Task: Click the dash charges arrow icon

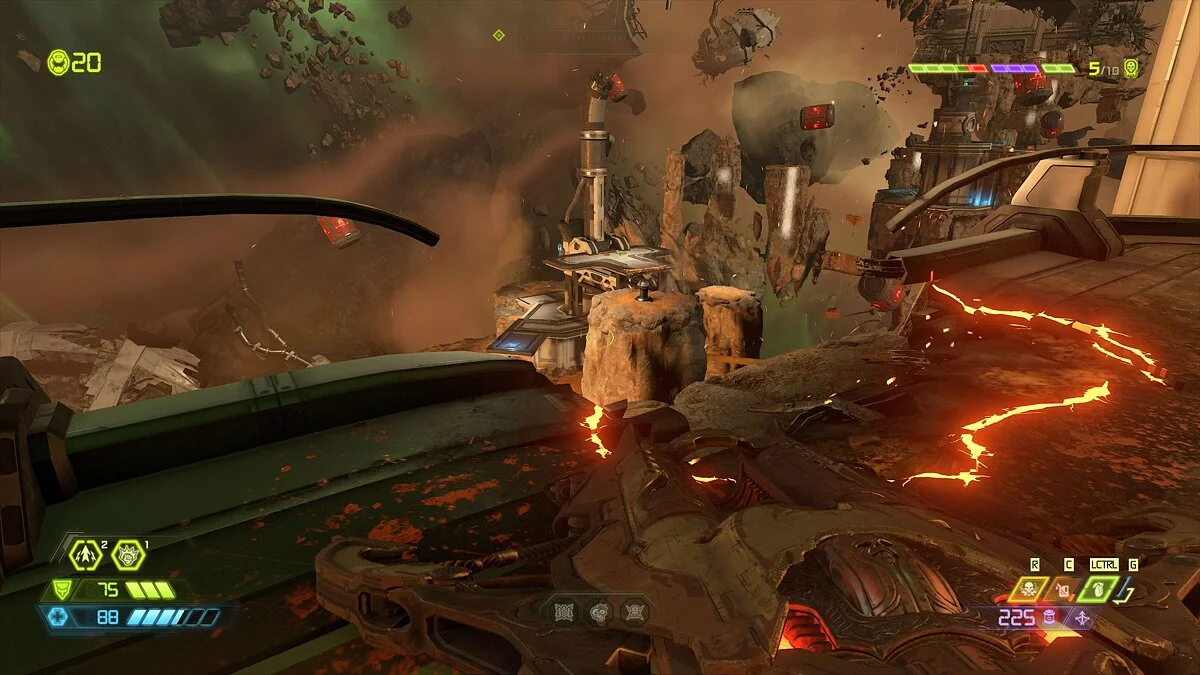Action: (x=84, y=551)
